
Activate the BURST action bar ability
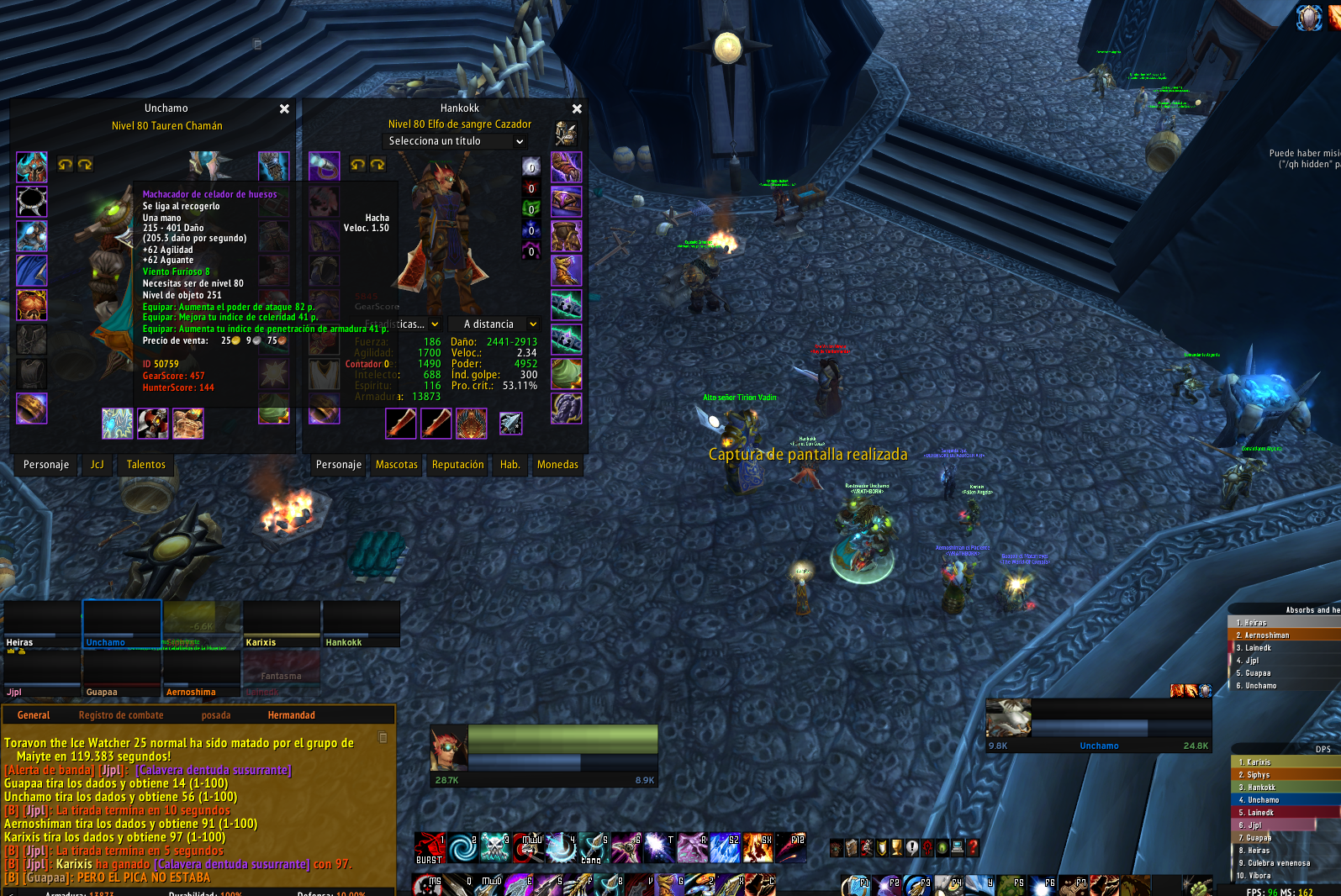430,847
